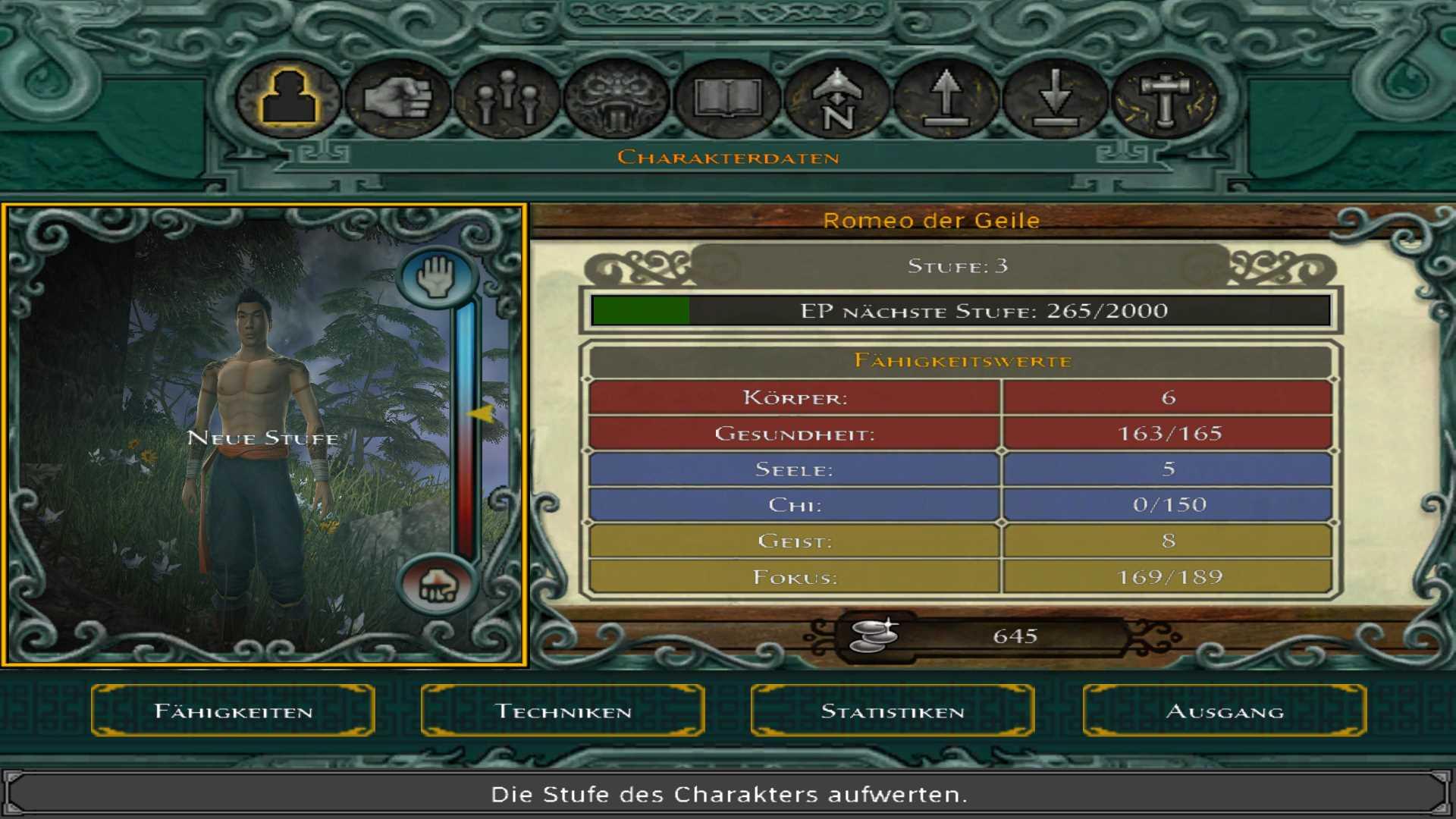Select the character silhouette tab
This screenshot has width=1456, height=819.
click(x=288, y=99)
